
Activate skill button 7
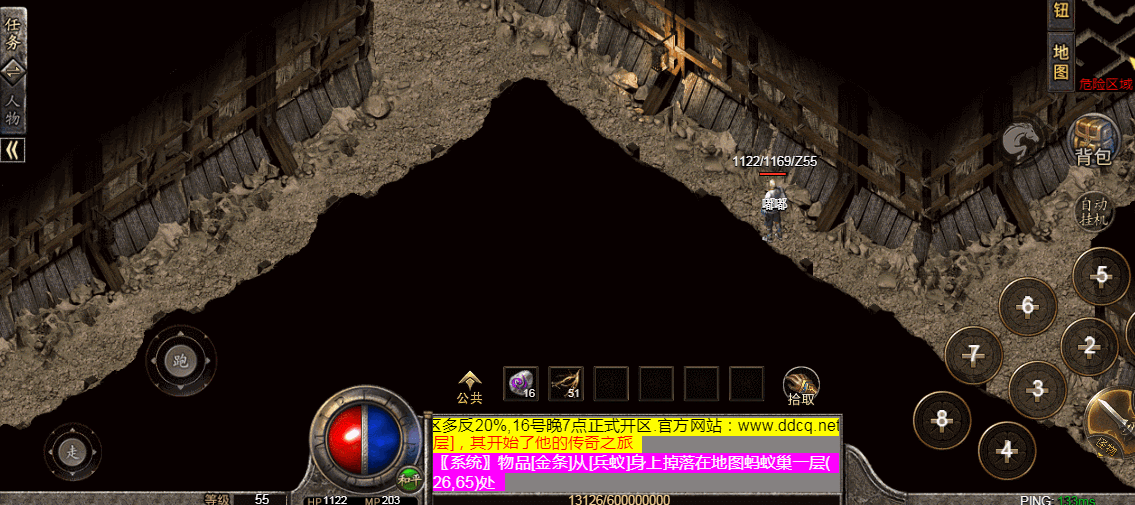point(973,355)
